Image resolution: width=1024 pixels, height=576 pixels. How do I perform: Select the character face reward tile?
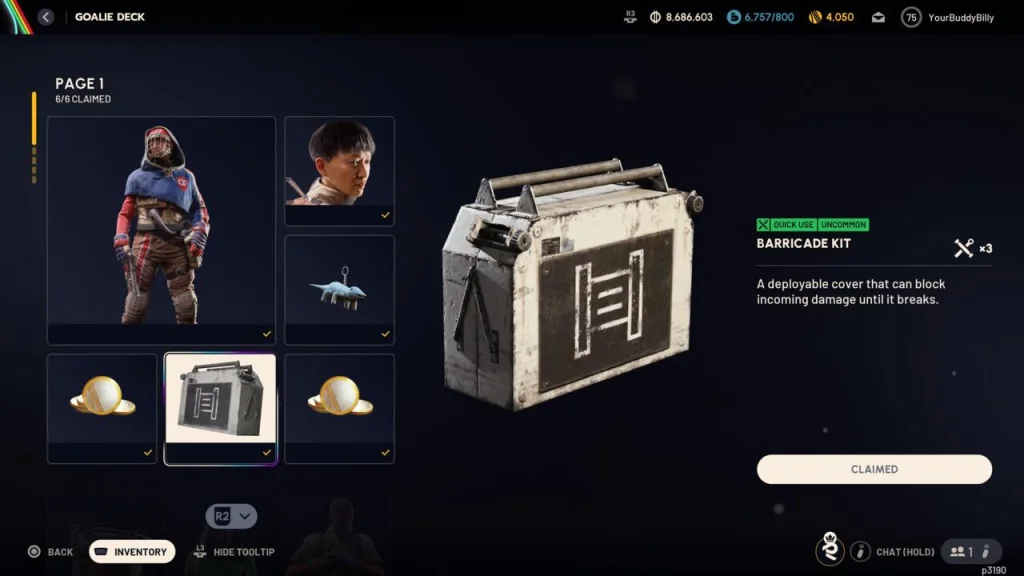[339, 170]
